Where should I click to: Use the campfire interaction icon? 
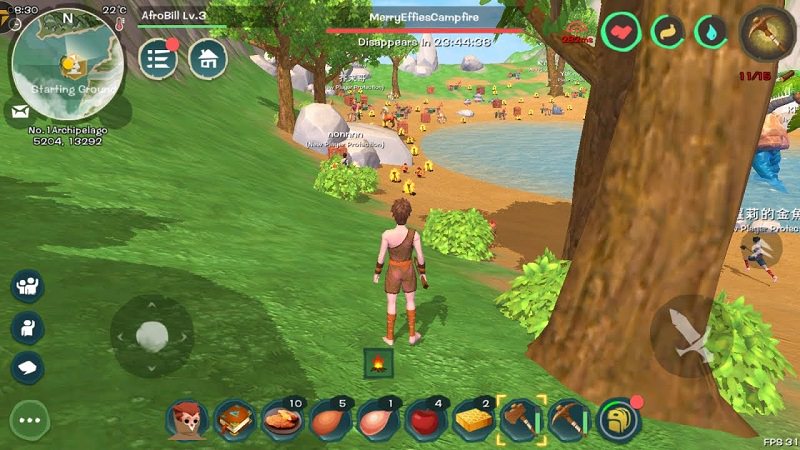pos(379,365)
